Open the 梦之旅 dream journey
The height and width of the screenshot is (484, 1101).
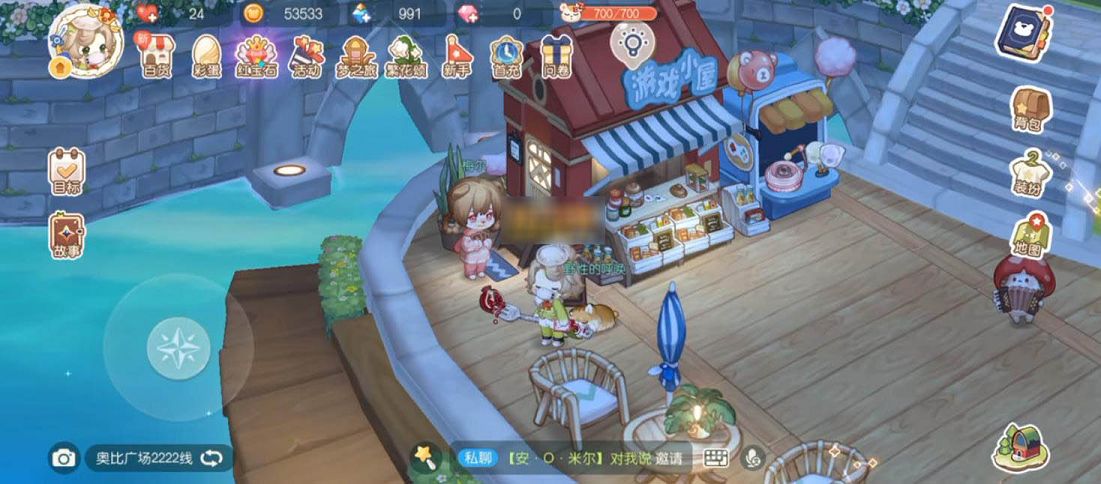tap(356, 56)
